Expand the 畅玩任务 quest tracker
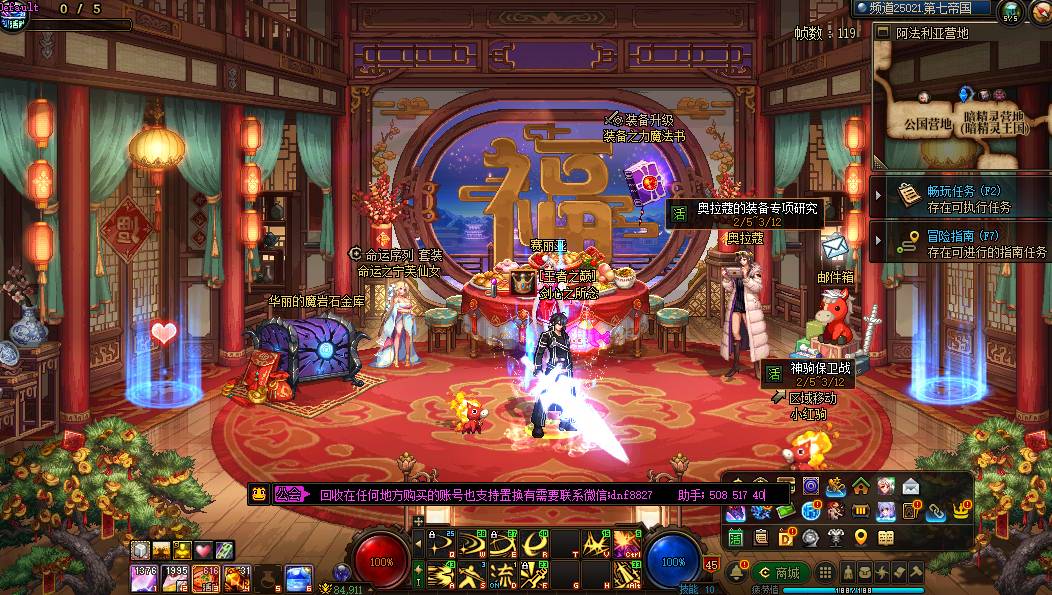The width and height of the screenshot is (1052, 595). pos(959,198)
